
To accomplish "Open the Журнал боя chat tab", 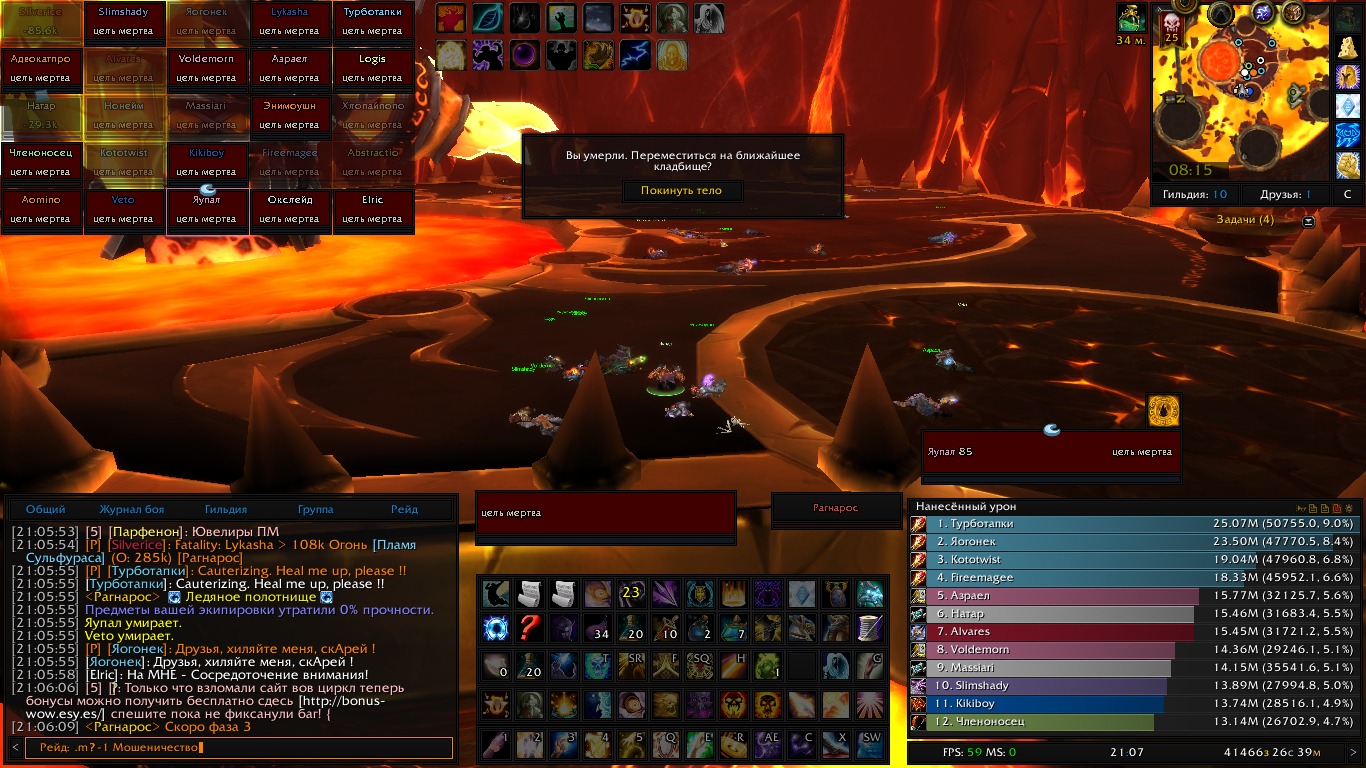I will tap(132, 509).
